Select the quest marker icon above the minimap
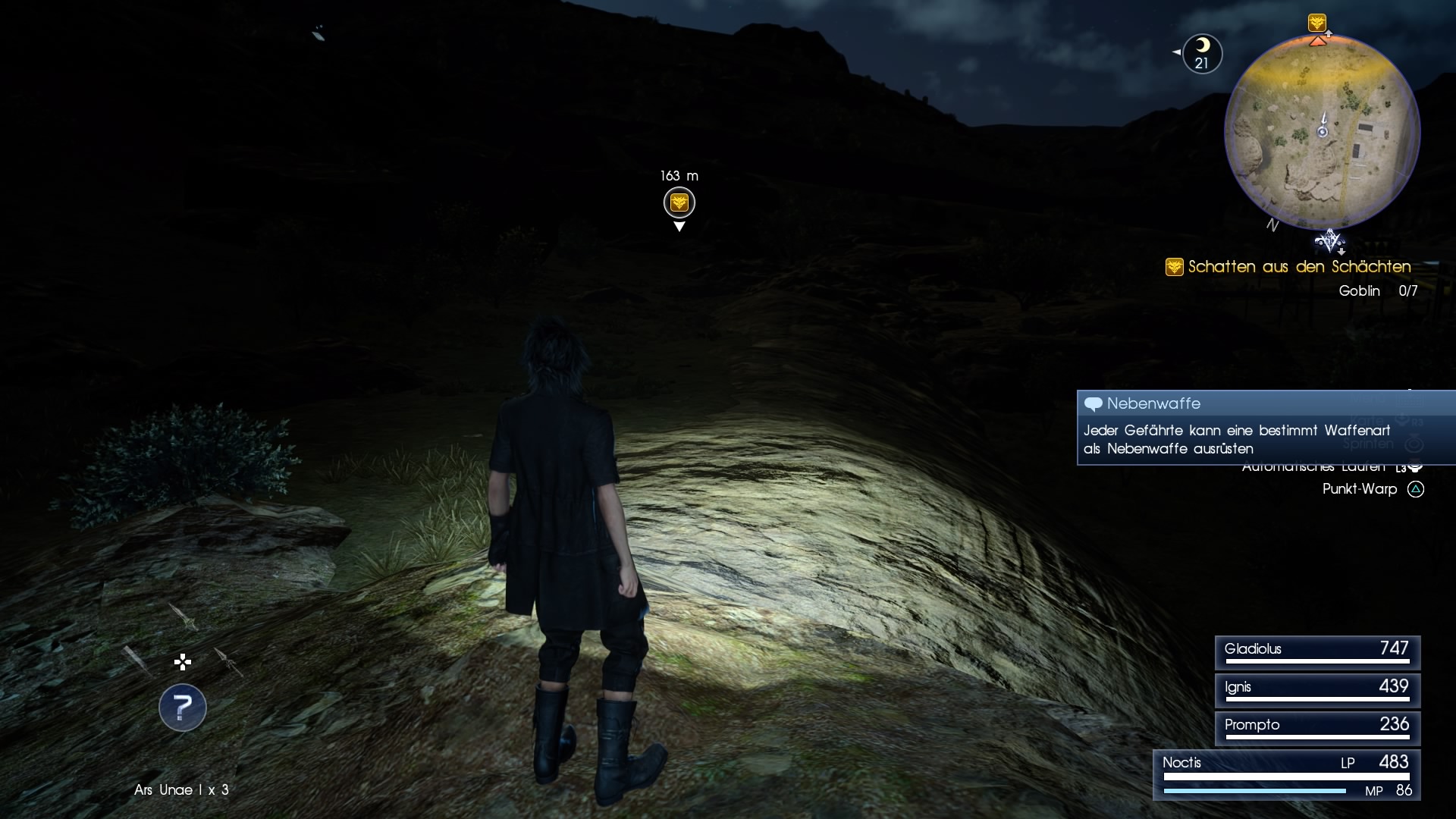Image resolution: width=1456 pixels, height=819 pixels. pyautogui.click(x=1319, y=23)
